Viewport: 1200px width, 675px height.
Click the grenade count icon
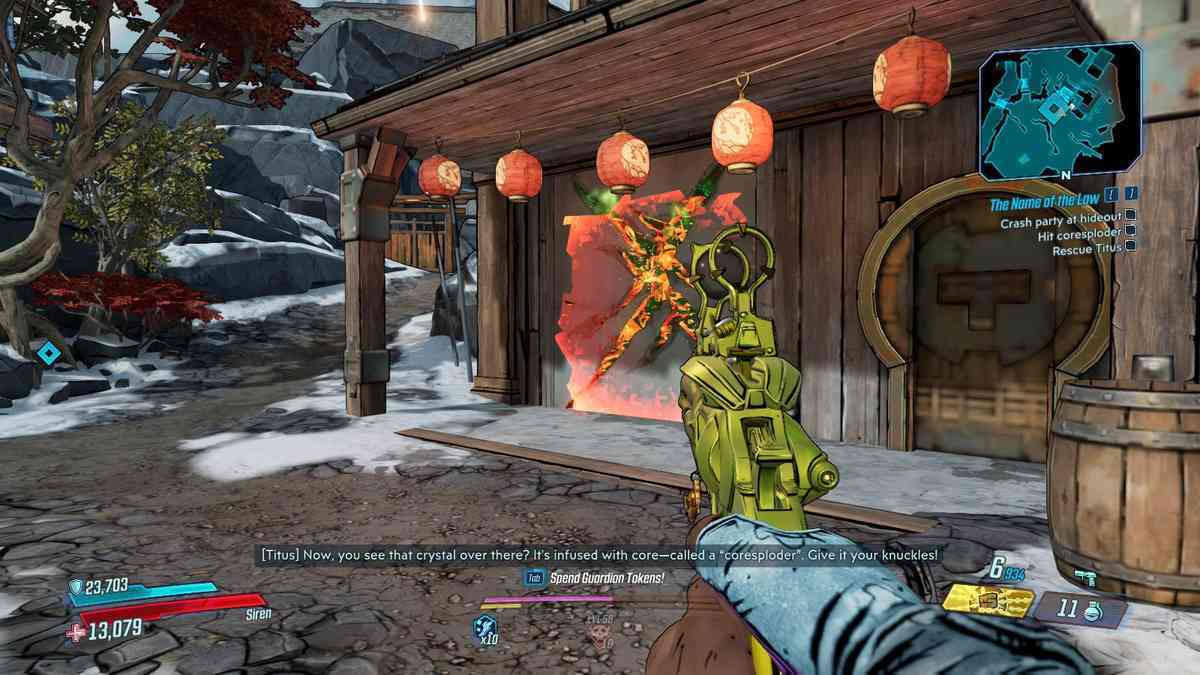[x=1082, y=609]
